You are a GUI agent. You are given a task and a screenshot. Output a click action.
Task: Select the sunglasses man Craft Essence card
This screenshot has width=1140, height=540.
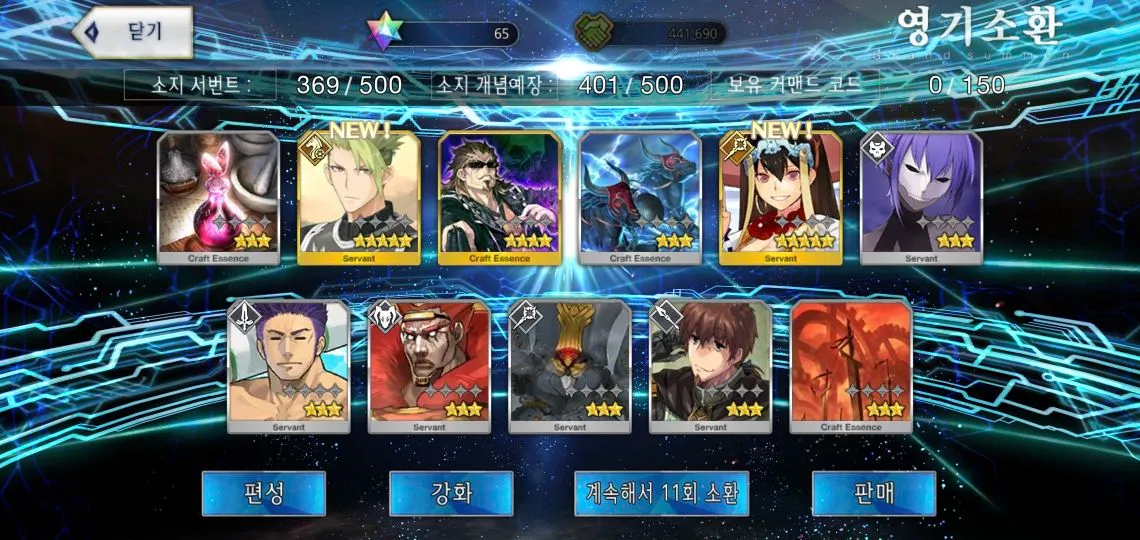coord(499,198)
